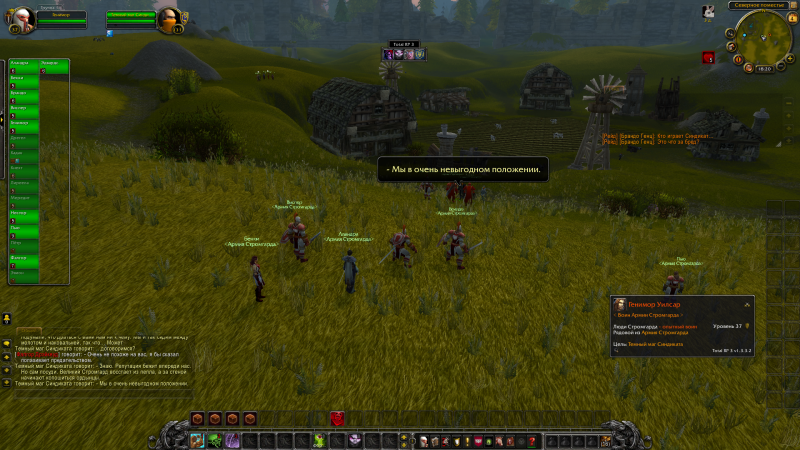This screenshot has width=800, height=450.
Task: Collapse the target tooltip panel with arrow
Action: (746, 304)
